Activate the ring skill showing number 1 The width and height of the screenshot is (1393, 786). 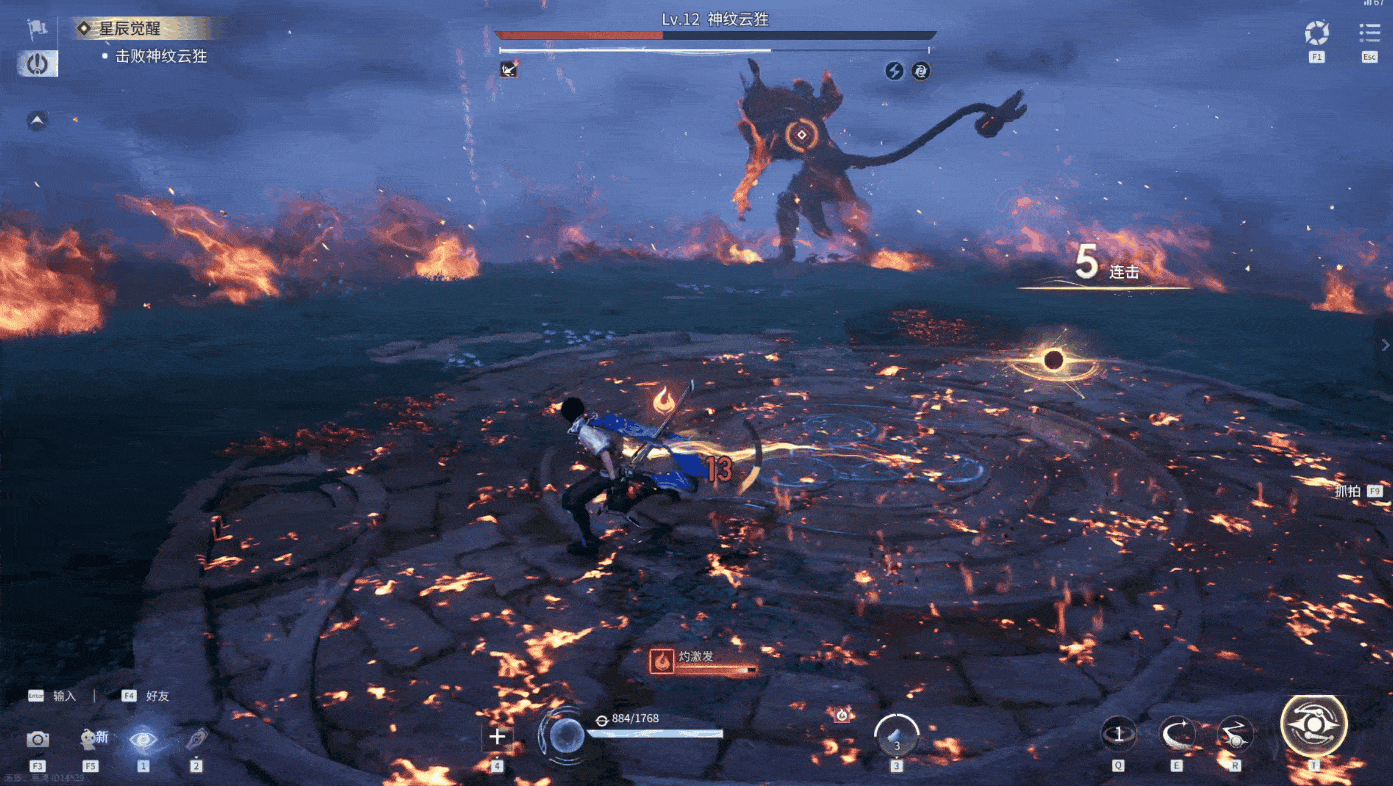1118,735
